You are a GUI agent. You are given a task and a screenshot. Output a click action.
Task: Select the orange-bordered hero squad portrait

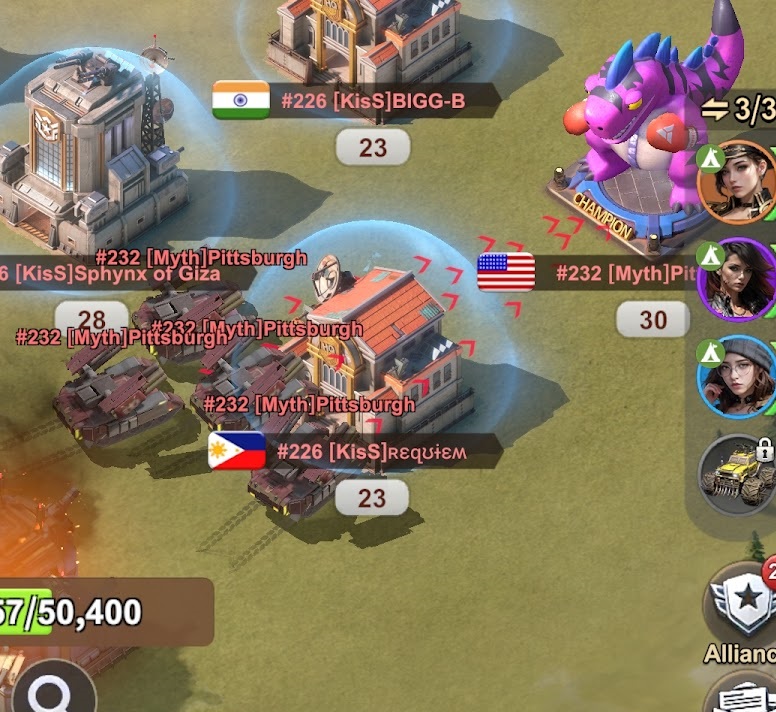click(x=738, y=183)
